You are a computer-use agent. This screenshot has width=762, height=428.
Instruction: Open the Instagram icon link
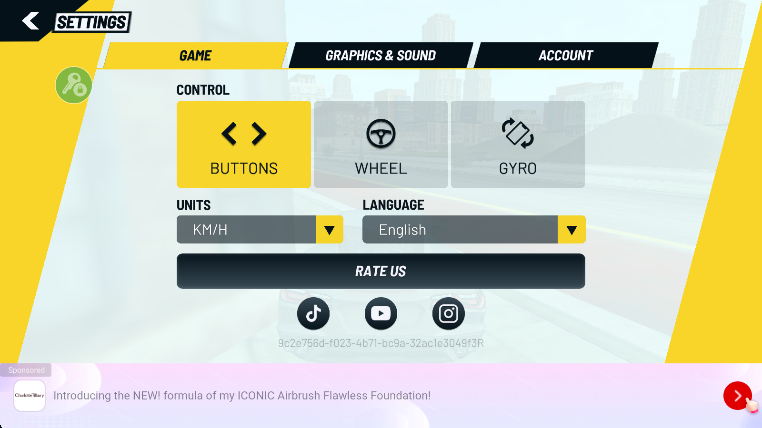click(449, 313)
